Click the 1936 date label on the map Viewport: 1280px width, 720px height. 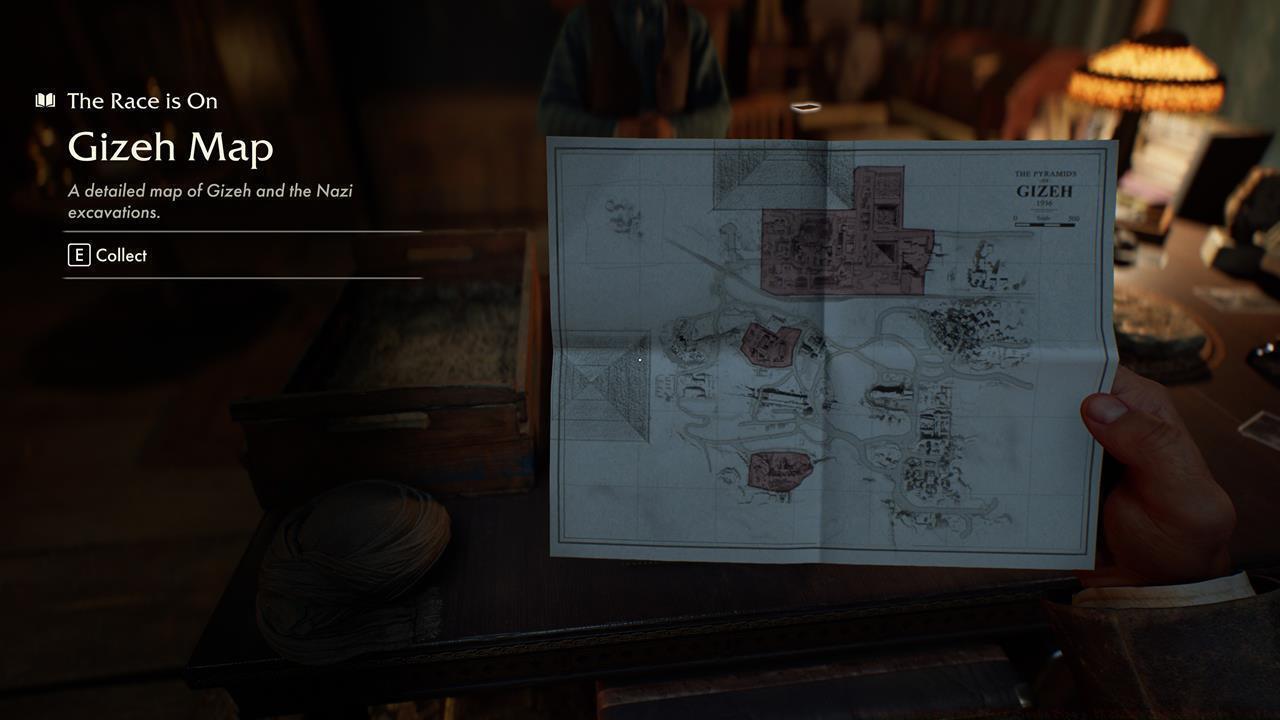[1045, 203]
